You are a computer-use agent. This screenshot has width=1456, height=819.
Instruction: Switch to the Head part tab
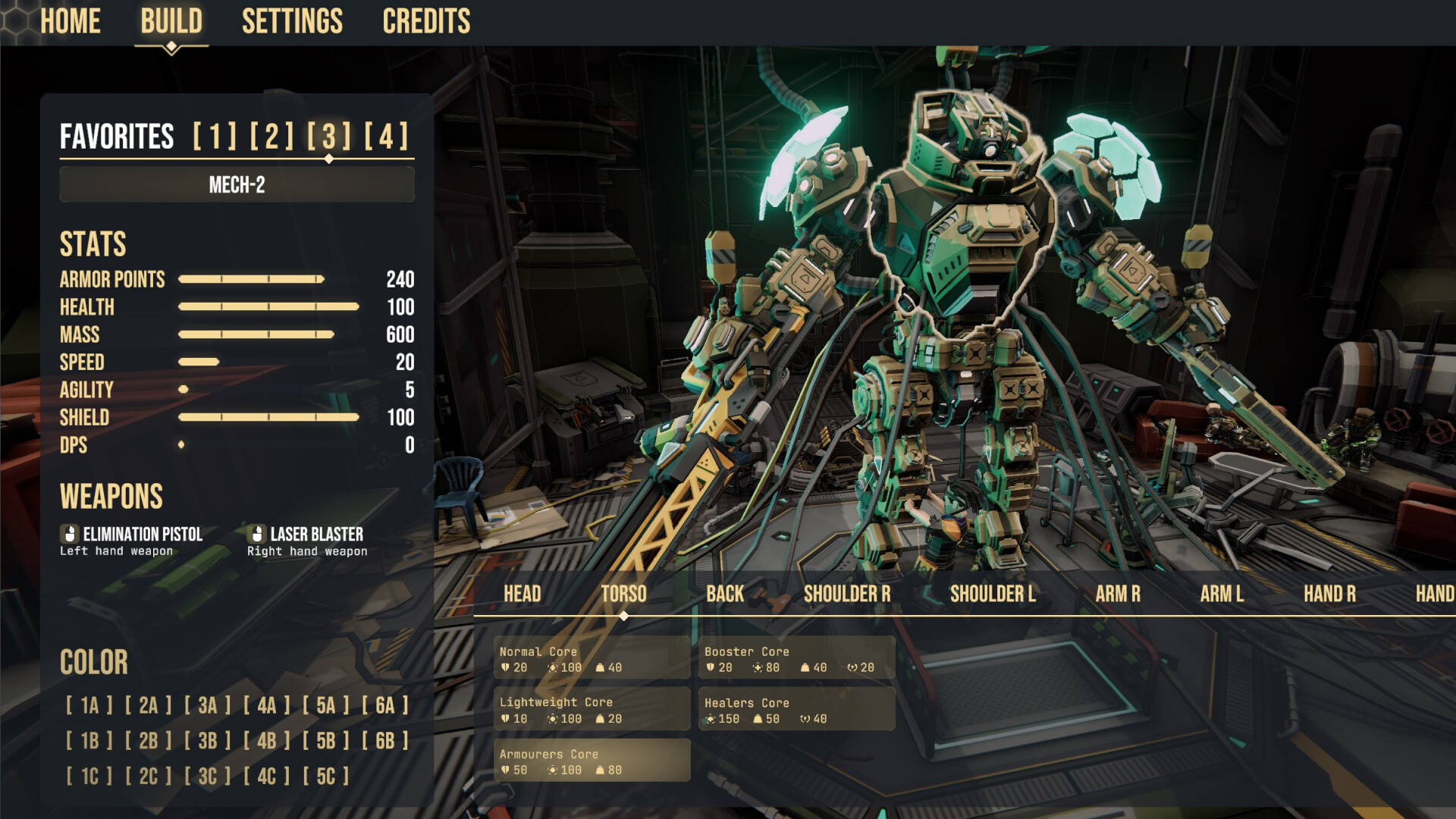[x=522, y=594]
